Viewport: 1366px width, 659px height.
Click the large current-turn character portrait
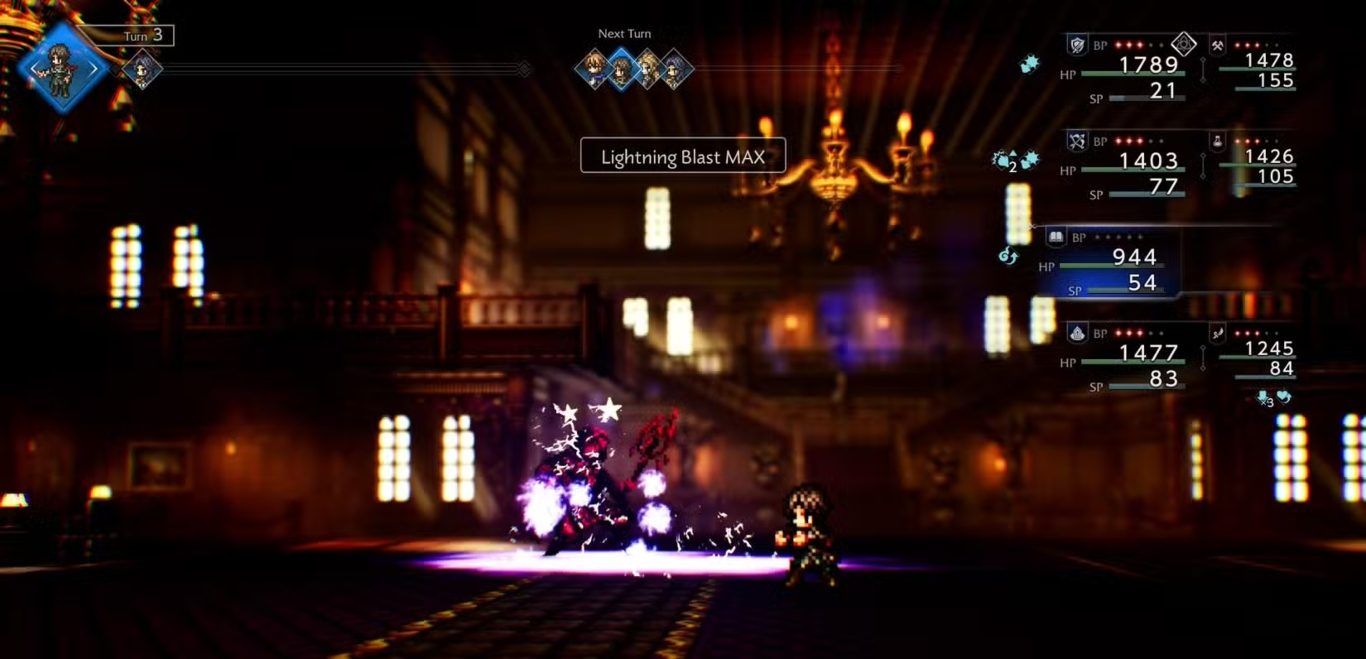pos(61,68)
